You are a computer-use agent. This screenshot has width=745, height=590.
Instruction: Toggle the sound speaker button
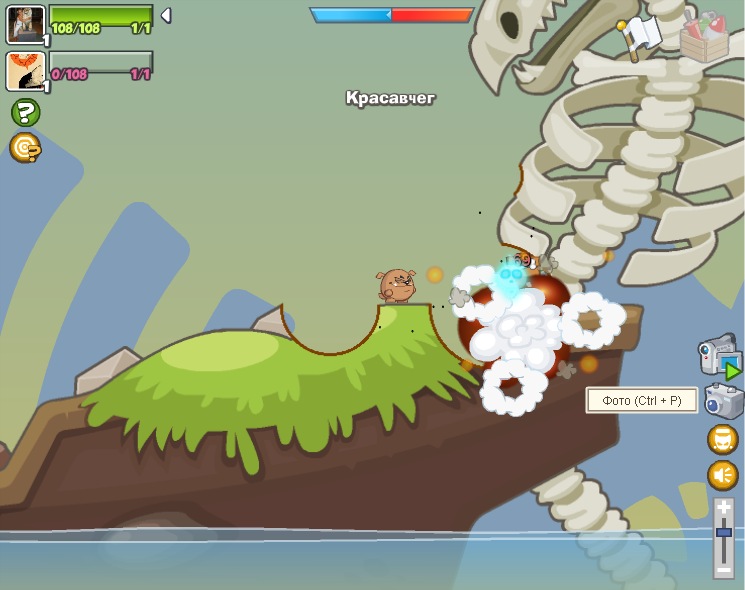[x=722, y=475]
